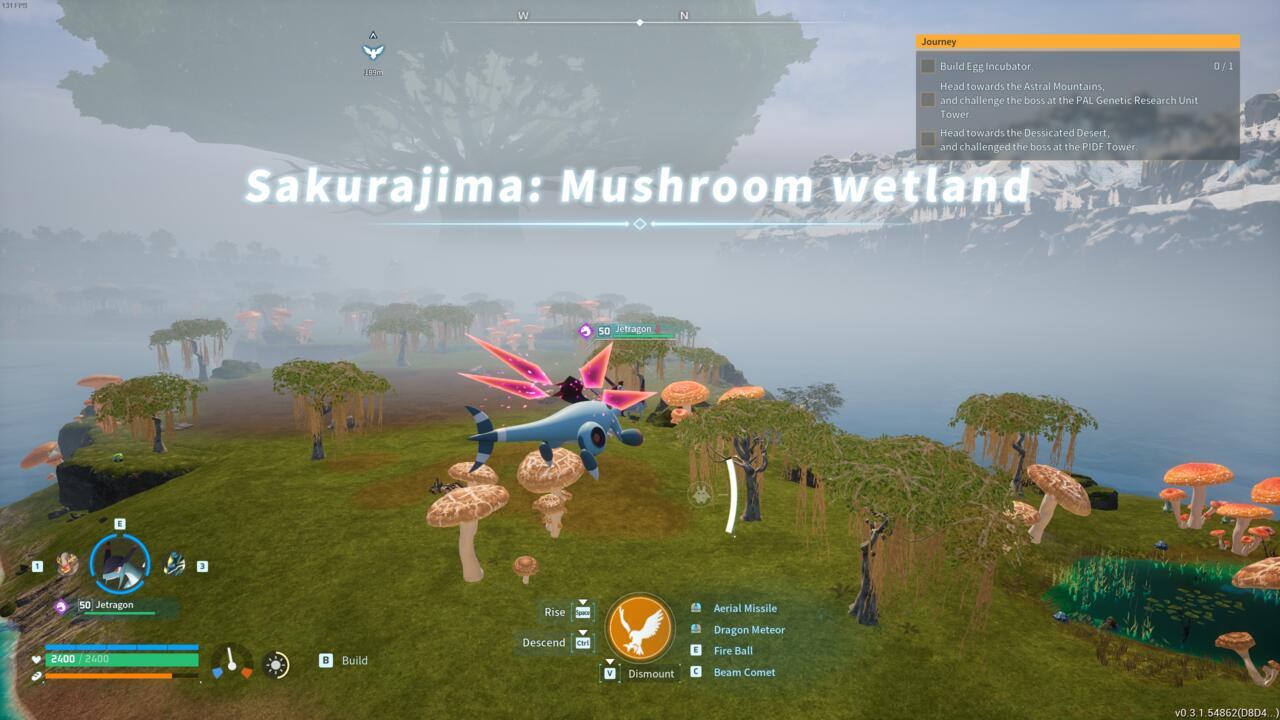Open the Journey panel header
1280x720 pixels.
coord(1077,41)
